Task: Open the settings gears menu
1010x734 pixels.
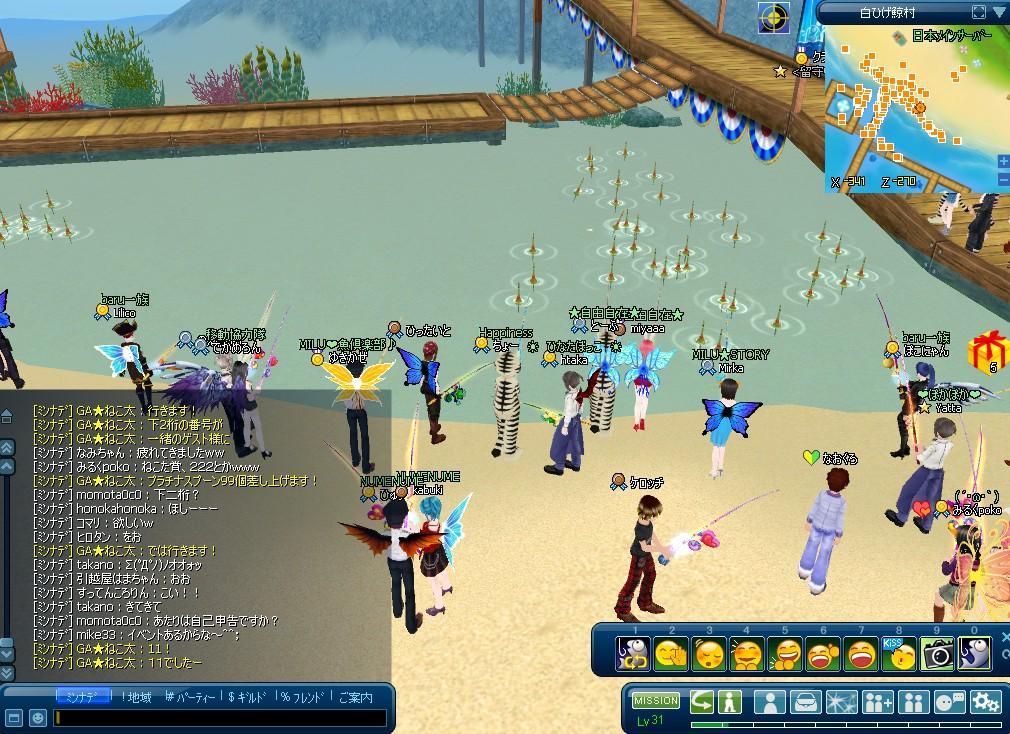Action: (x=986, y=702)
